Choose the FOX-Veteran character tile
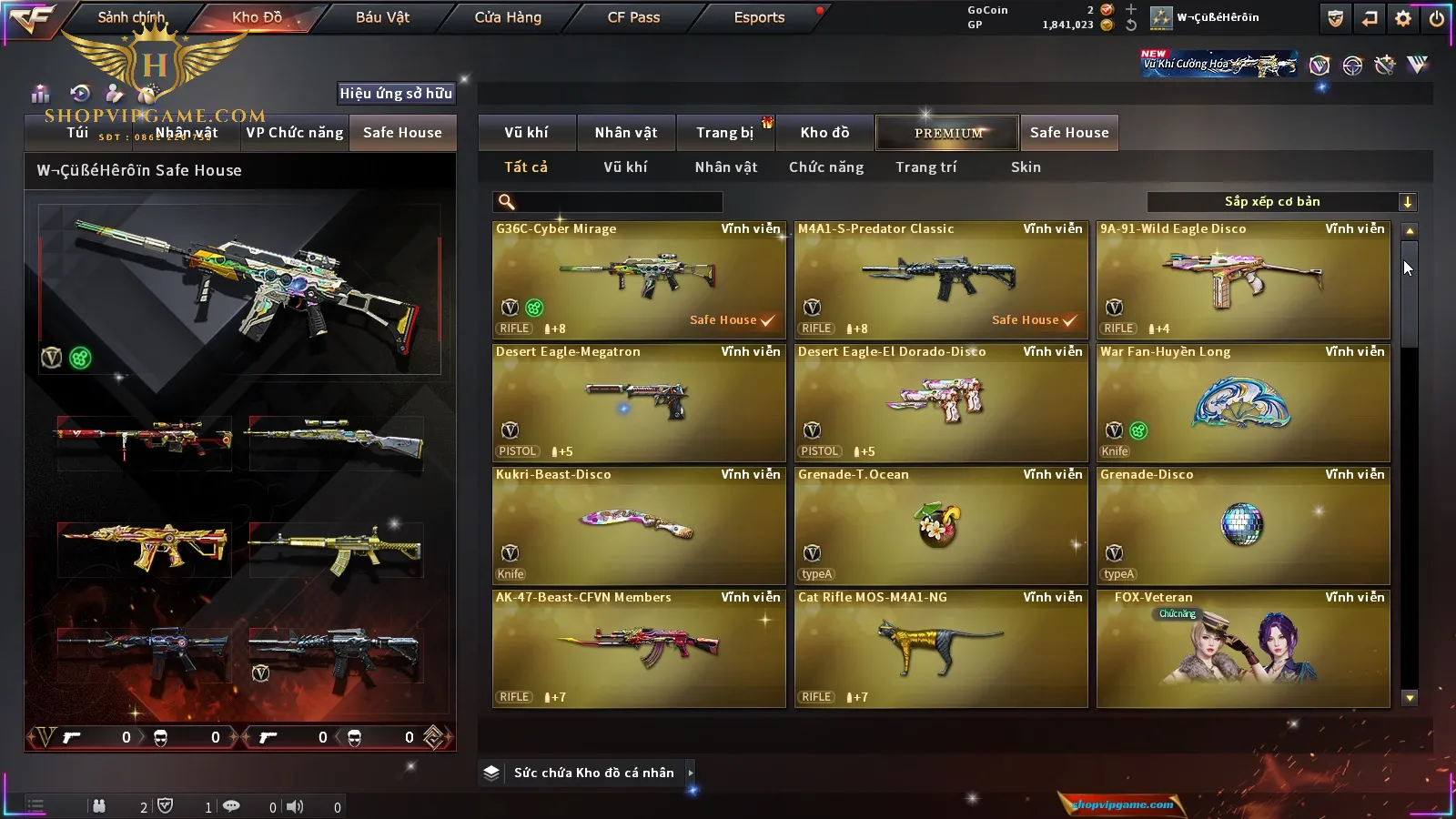 pos(1243,648)
